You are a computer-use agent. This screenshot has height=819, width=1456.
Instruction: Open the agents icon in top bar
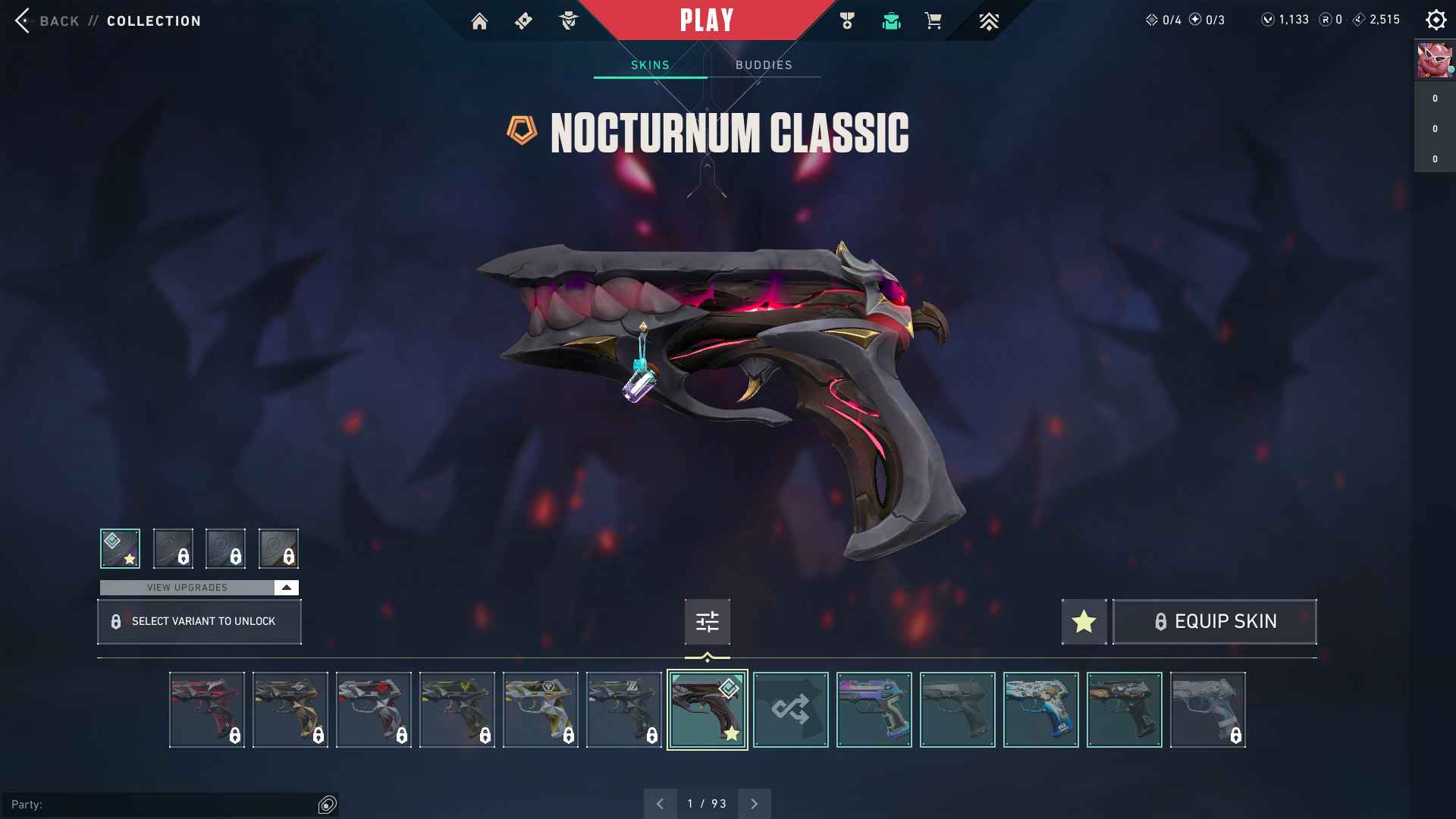point(568,21)
